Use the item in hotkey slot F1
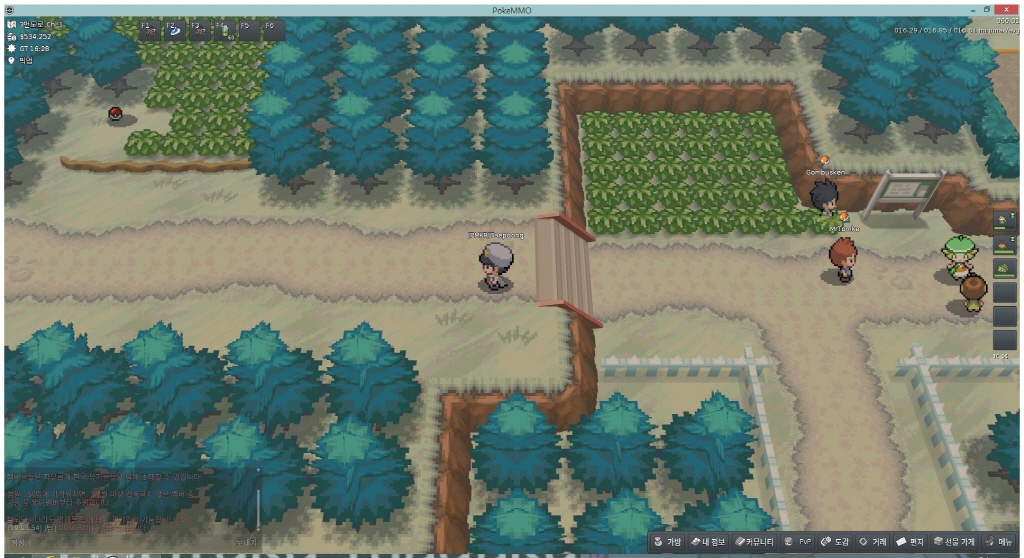 pos(150,30)
